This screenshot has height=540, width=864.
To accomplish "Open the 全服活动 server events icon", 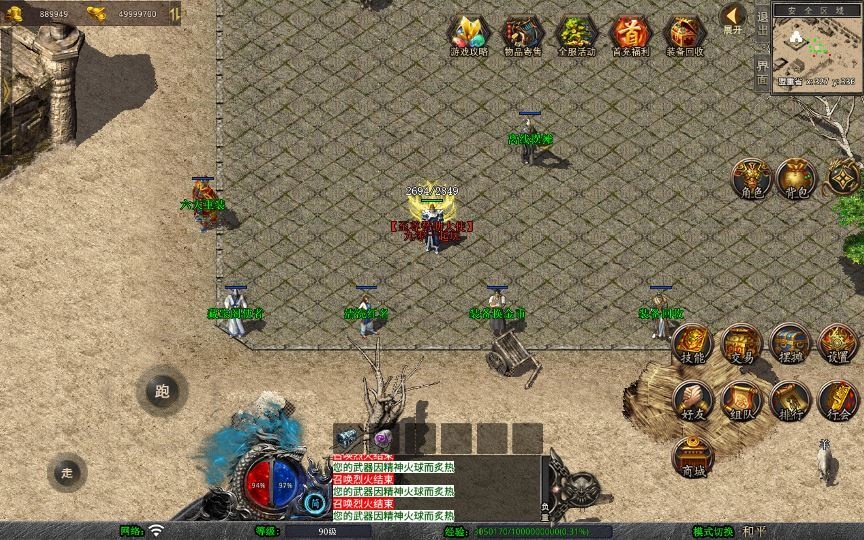I will pos(576,35).
